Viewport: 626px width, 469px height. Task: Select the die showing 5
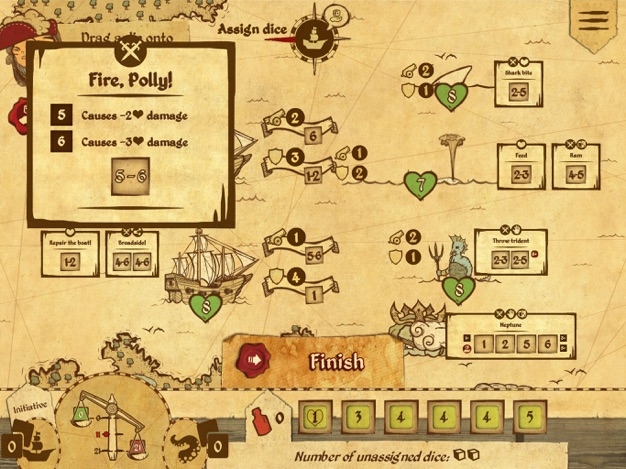click(x=531, y=416)
